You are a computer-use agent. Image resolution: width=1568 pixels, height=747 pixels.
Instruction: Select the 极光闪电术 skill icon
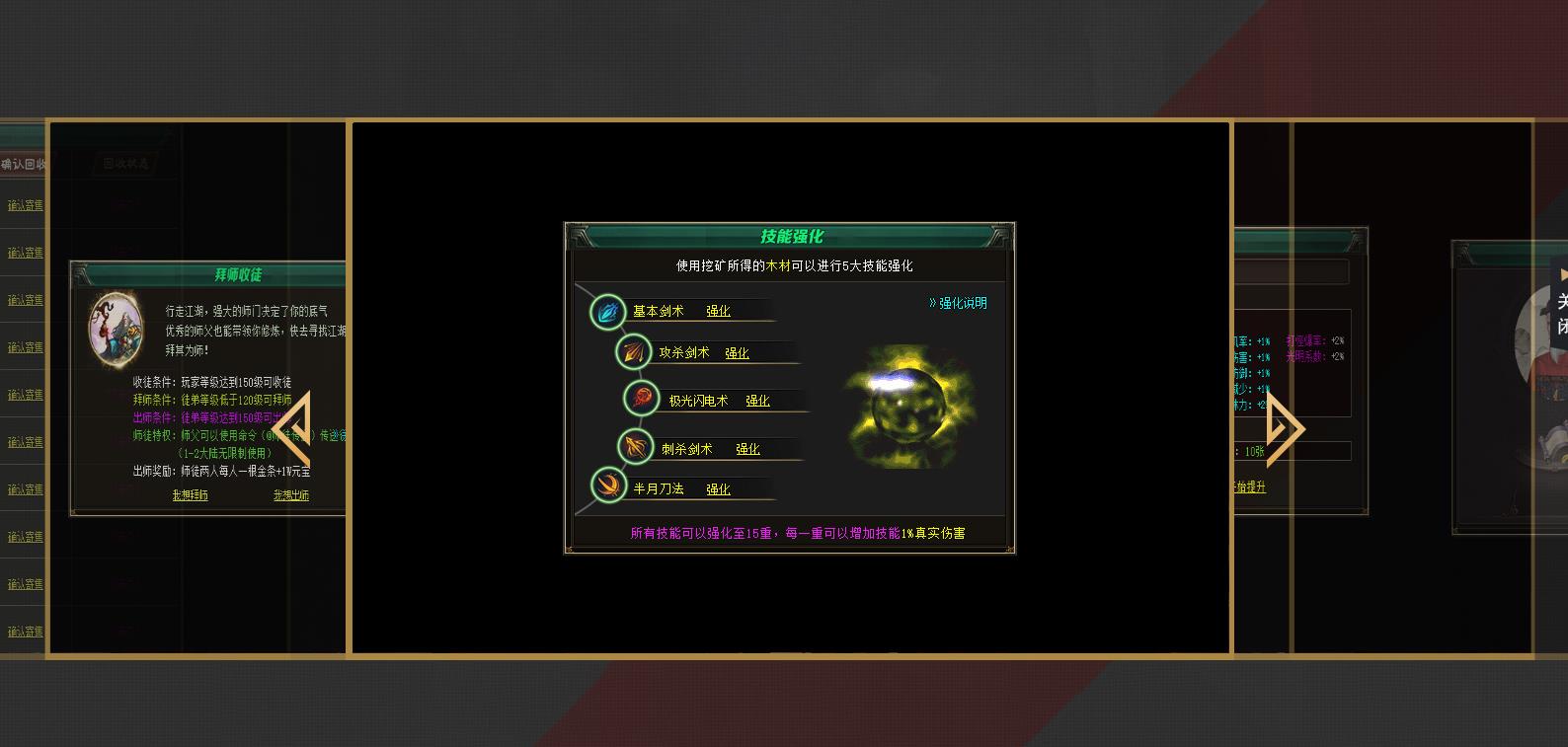point(642,400)
